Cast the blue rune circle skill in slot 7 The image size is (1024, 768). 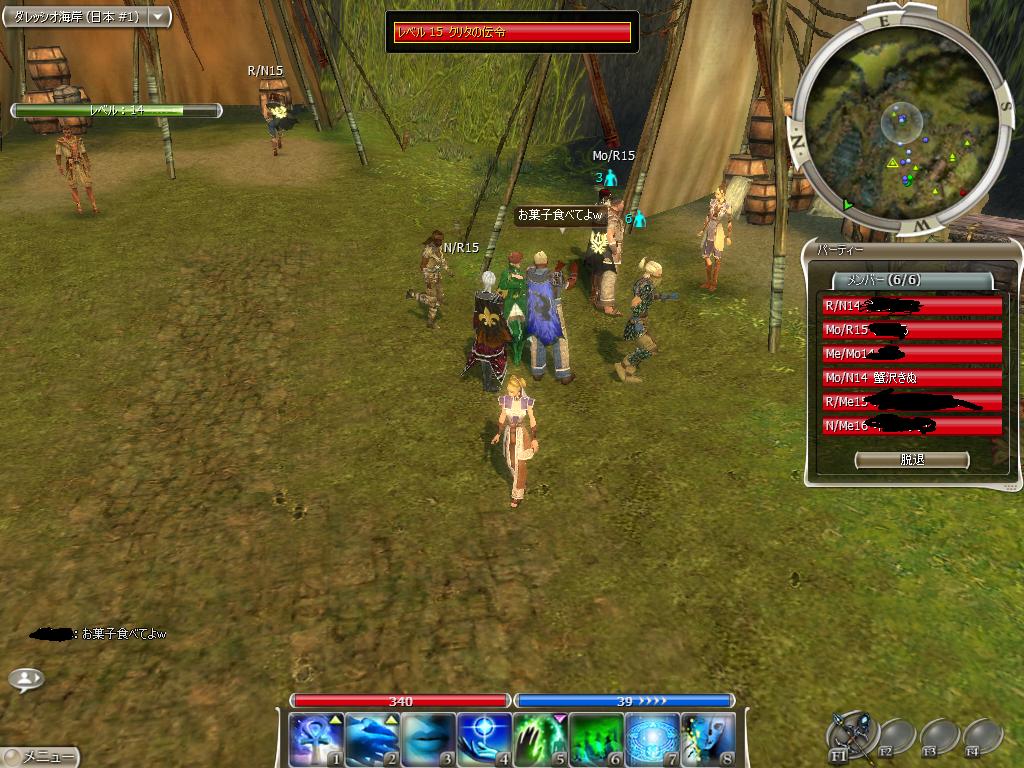click(x=652, y=739)
